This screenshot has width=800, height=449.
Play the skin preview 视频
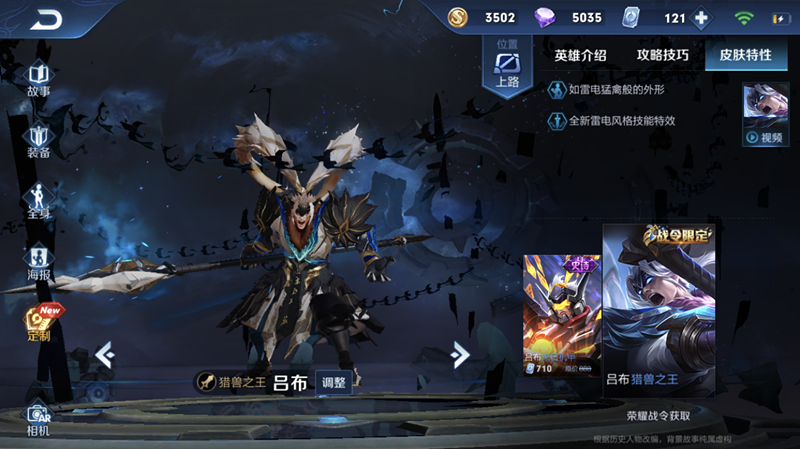[x=765, y=116]
